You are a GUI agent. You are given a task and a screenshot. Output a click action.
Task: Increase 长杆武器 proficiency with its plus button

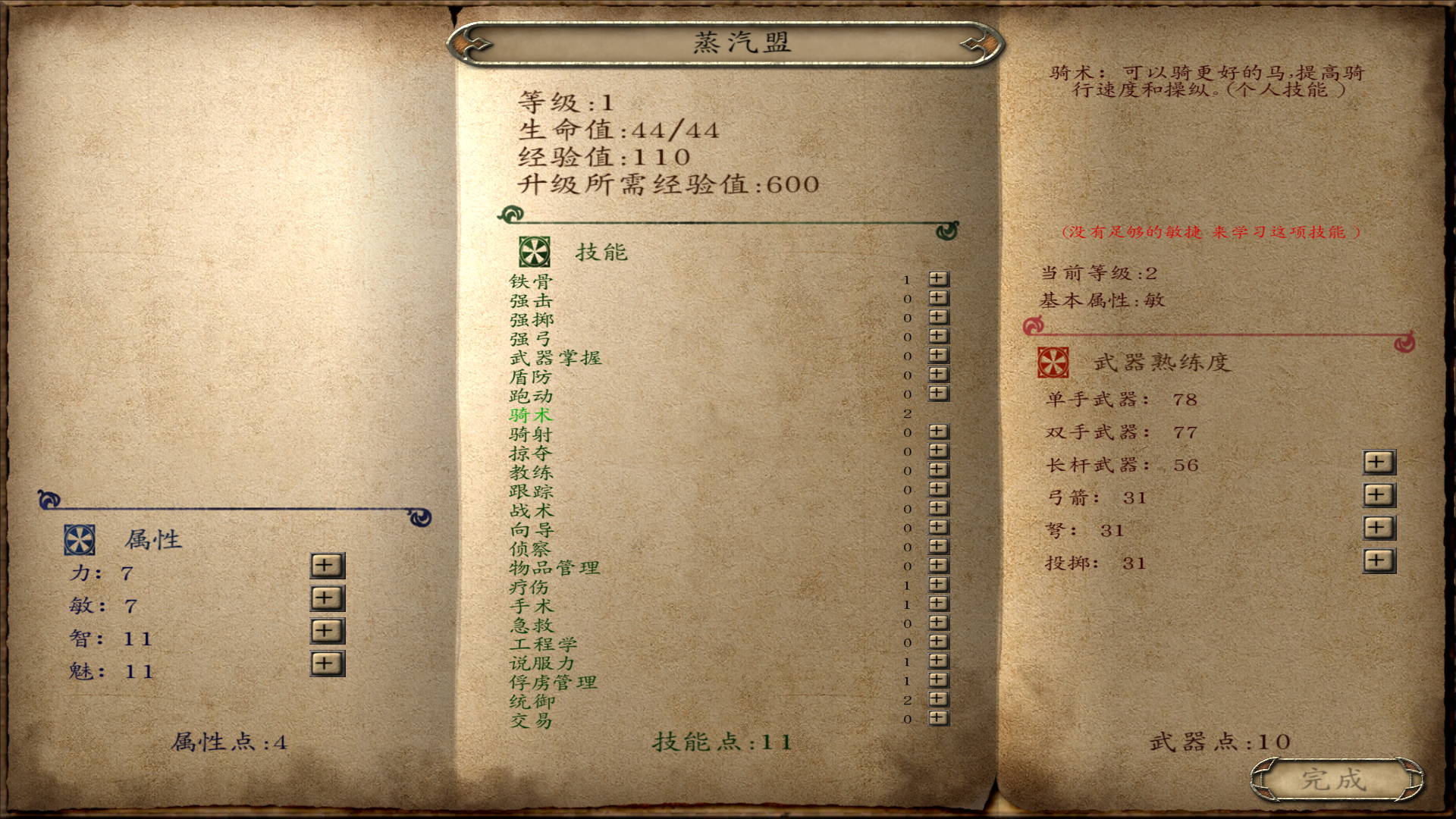(x=1379, y=463)
